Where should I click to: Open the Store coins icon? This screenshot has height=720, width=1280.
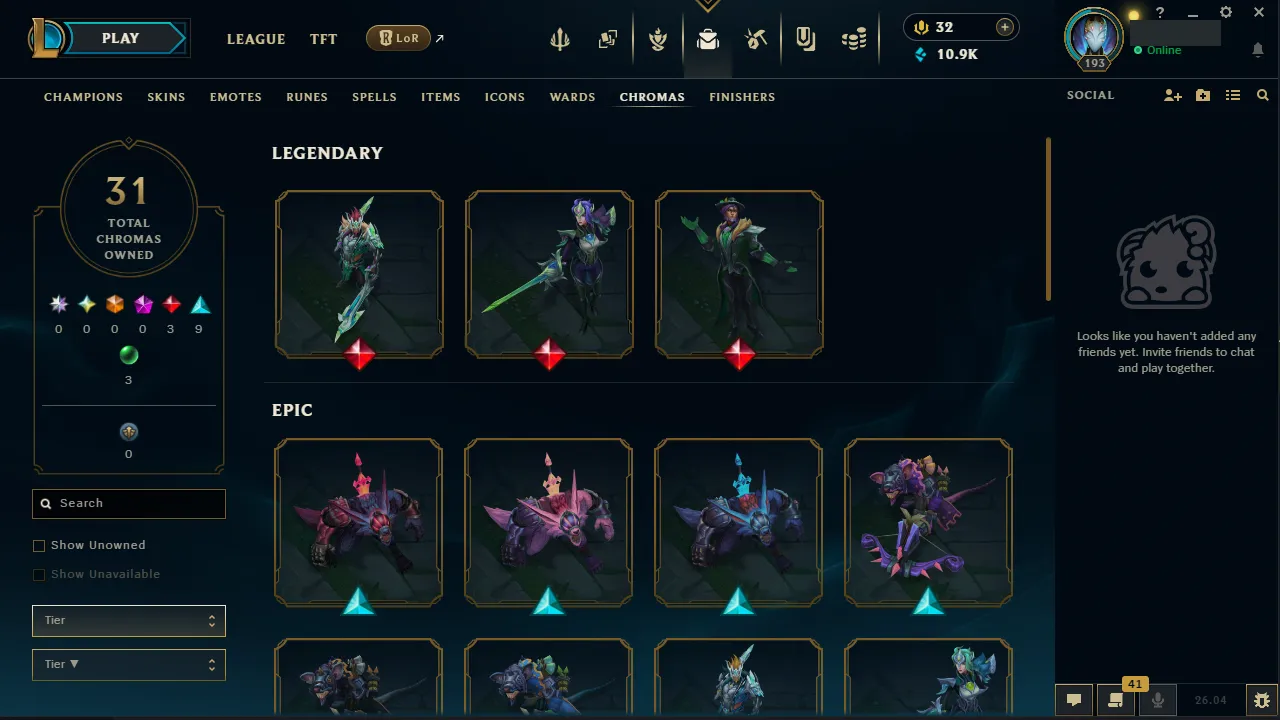(x=854, y=38)
